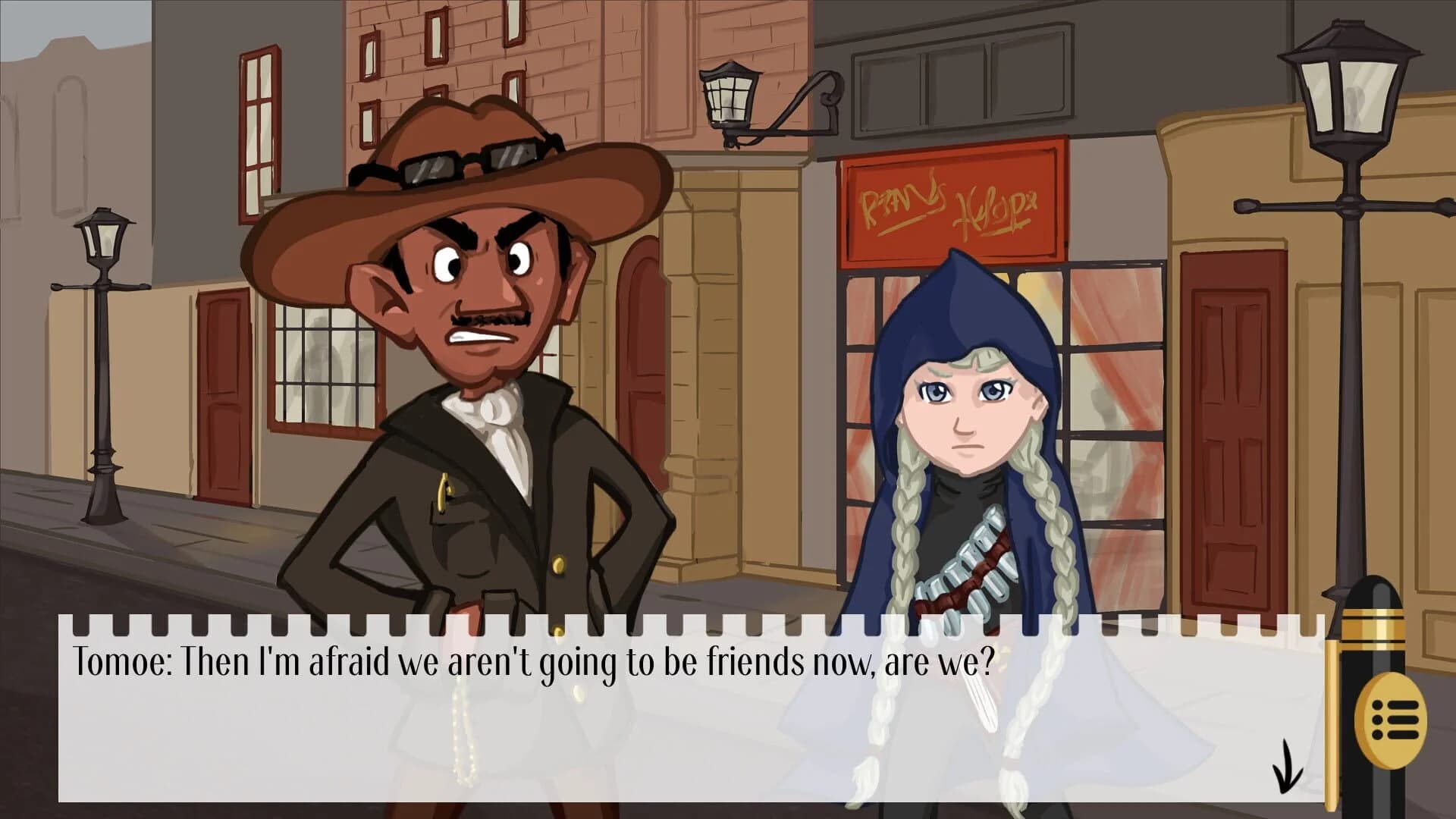Click the street lamp on the left
This screenshot has height=819, width=1456.
pyautogui.click(x=101, y=250)
